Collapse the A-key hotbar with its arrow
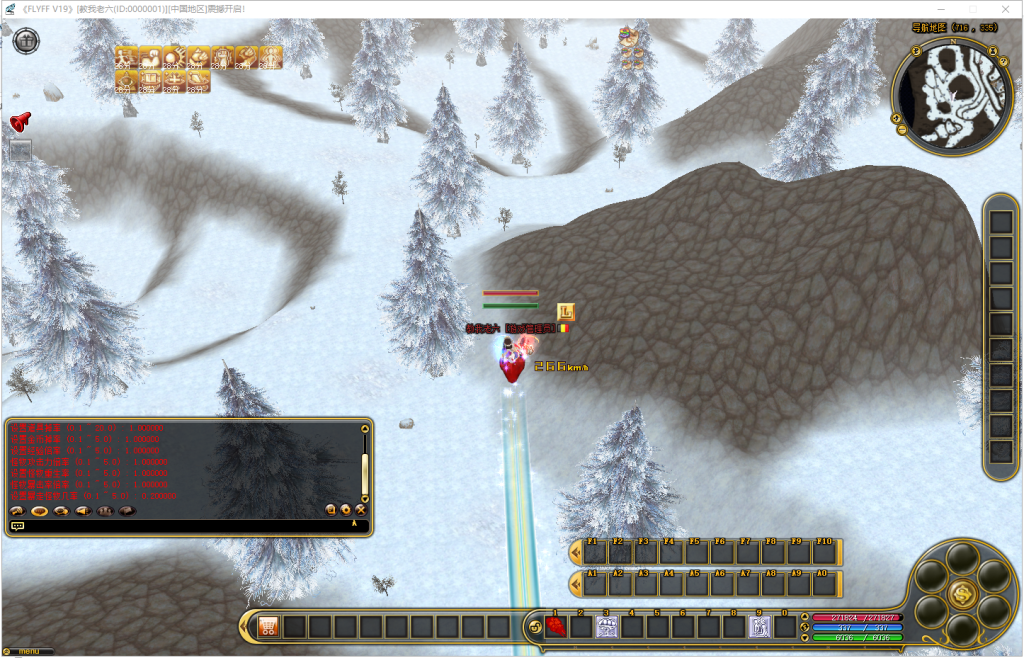Screen dimensions: 1024x658 (x=575, y=584)
